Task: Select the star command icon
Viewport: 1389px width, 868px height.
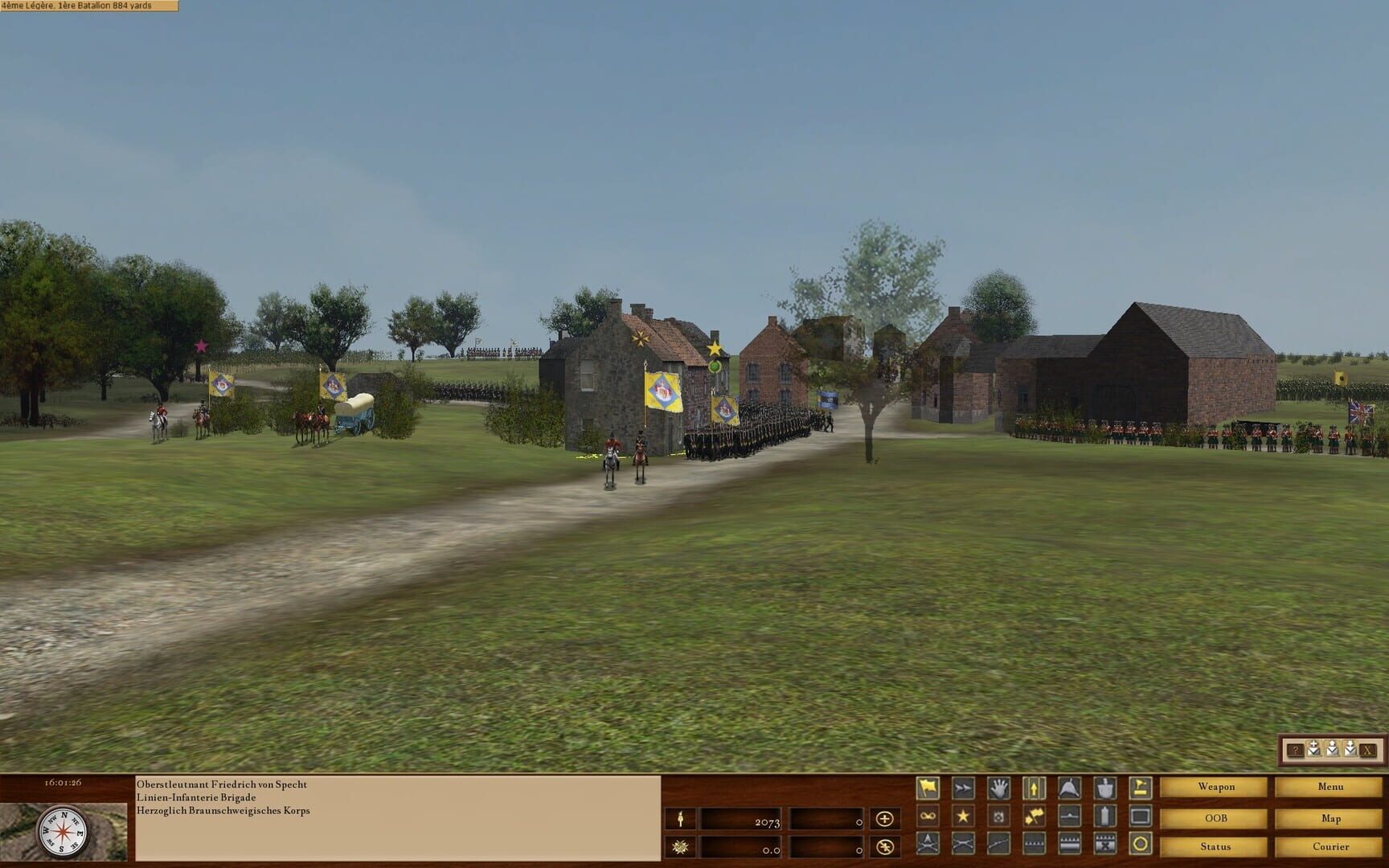Action: pyautogui.click(x=963, y=816)
